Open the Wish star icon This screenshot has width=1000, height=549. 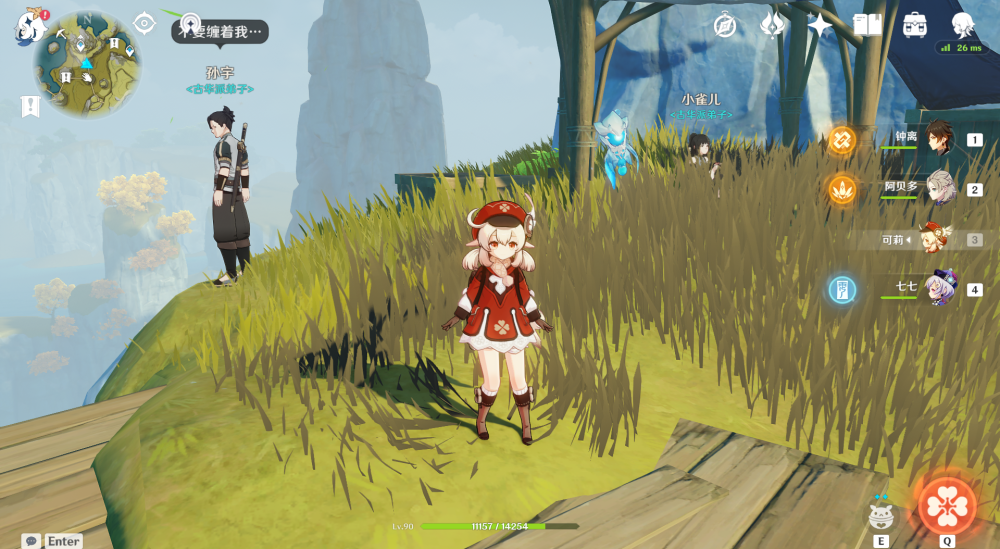click(x=820, y=25)
